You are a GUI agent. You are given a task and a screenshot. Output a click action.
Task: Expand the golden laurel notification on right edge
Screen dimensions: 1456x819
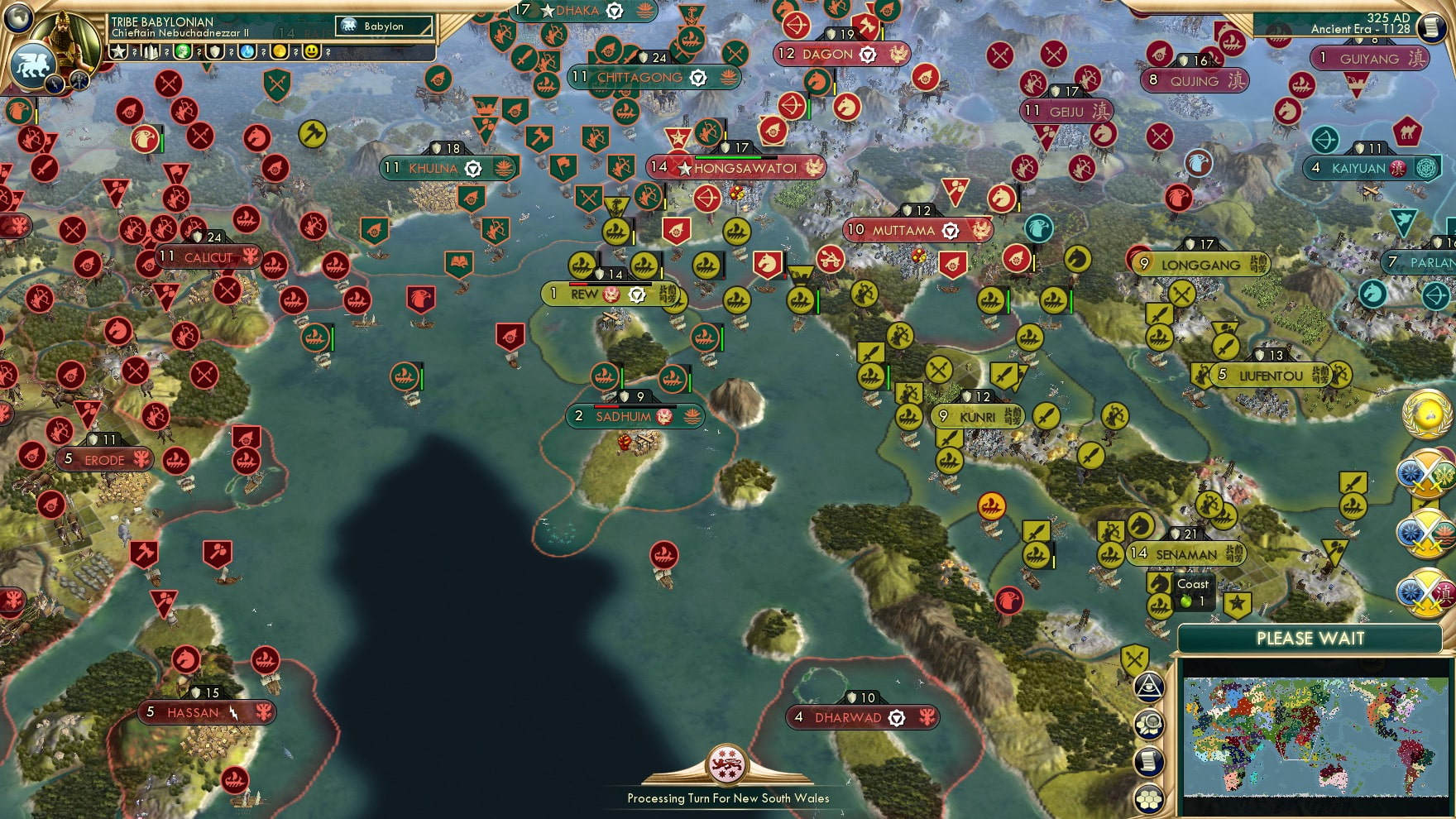(x=1426, y=416)
